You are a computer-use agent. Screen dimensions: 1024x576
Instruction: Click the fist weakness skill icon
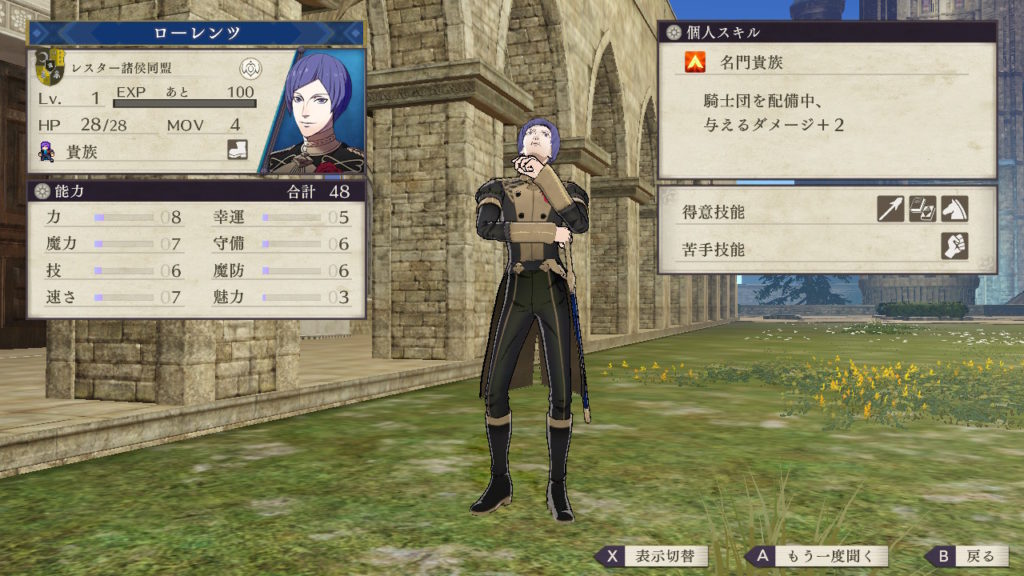coord(954,246)
